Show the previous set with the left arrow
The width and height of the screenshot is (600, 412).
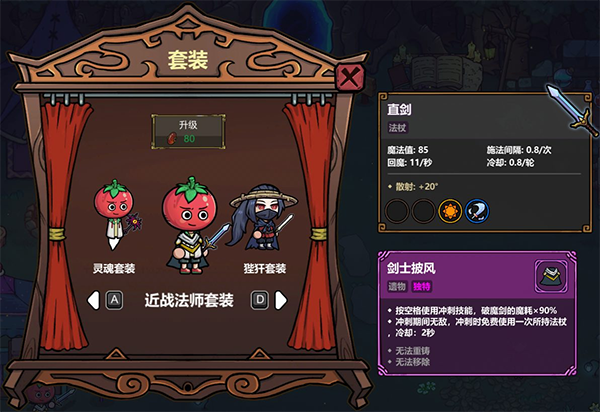(x=93, y=299)
